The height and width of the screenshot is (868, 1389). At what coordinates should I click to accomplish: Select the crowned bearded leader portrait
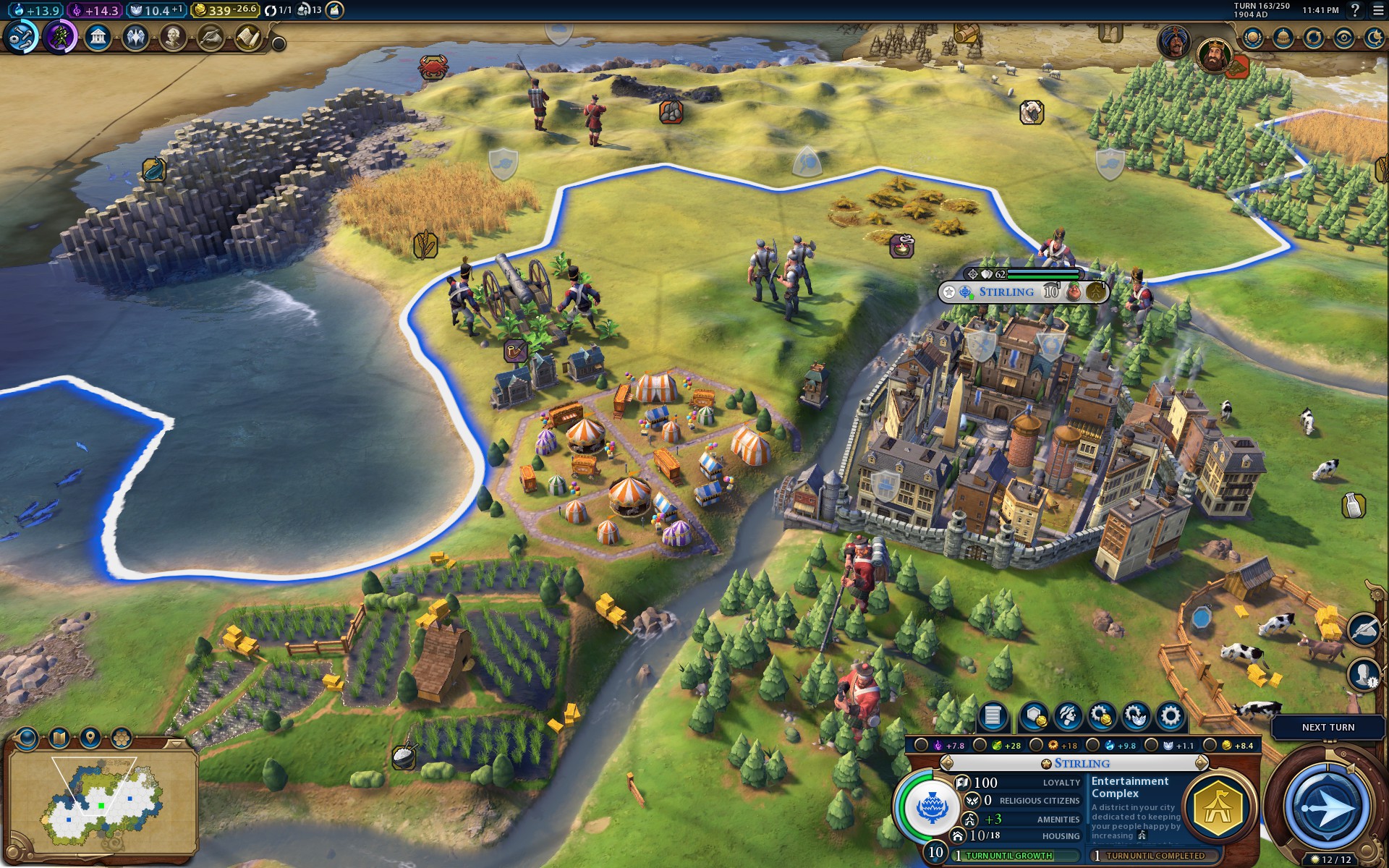pos(1214,54)
